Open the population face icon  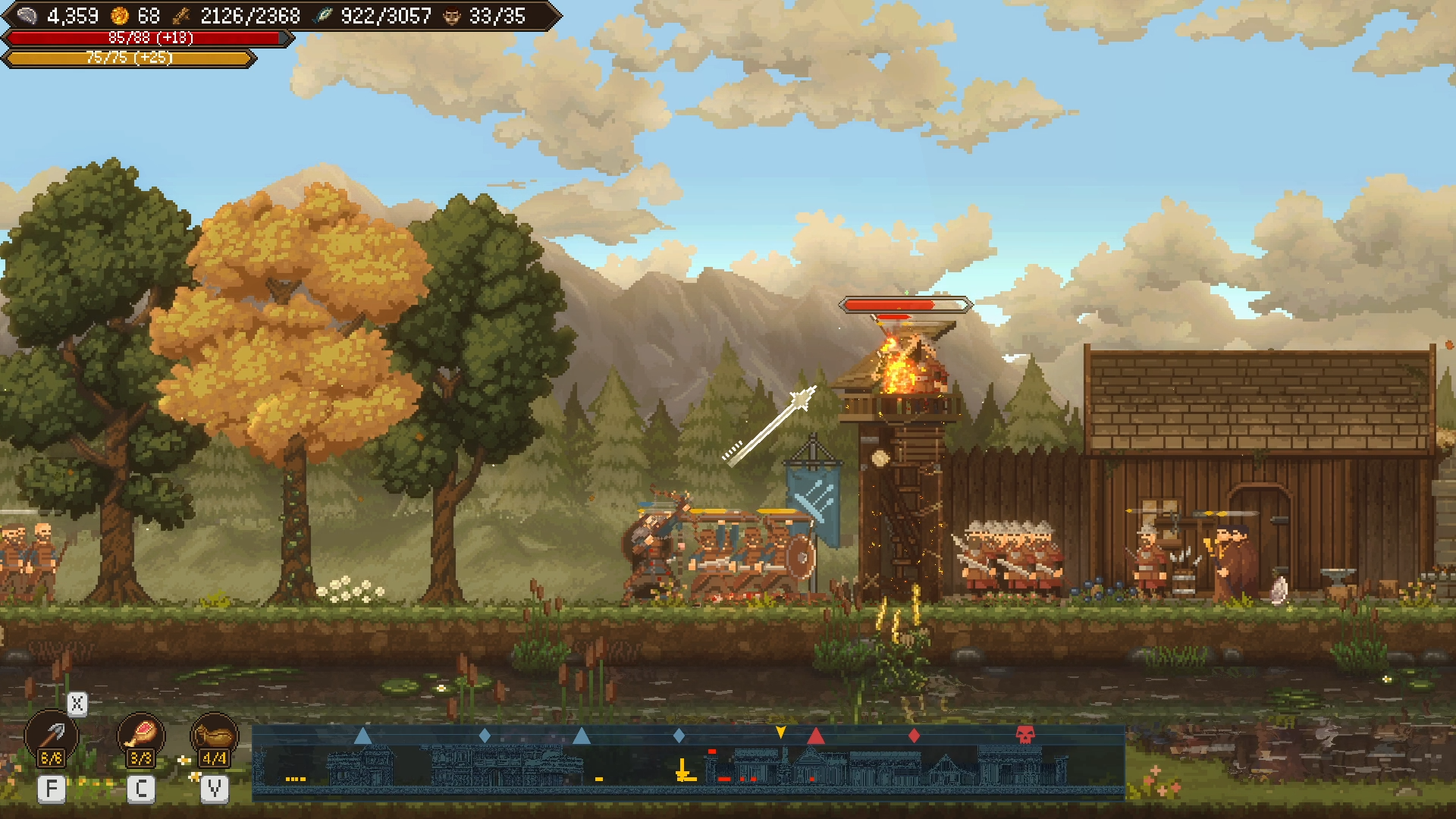coord(452,16)
